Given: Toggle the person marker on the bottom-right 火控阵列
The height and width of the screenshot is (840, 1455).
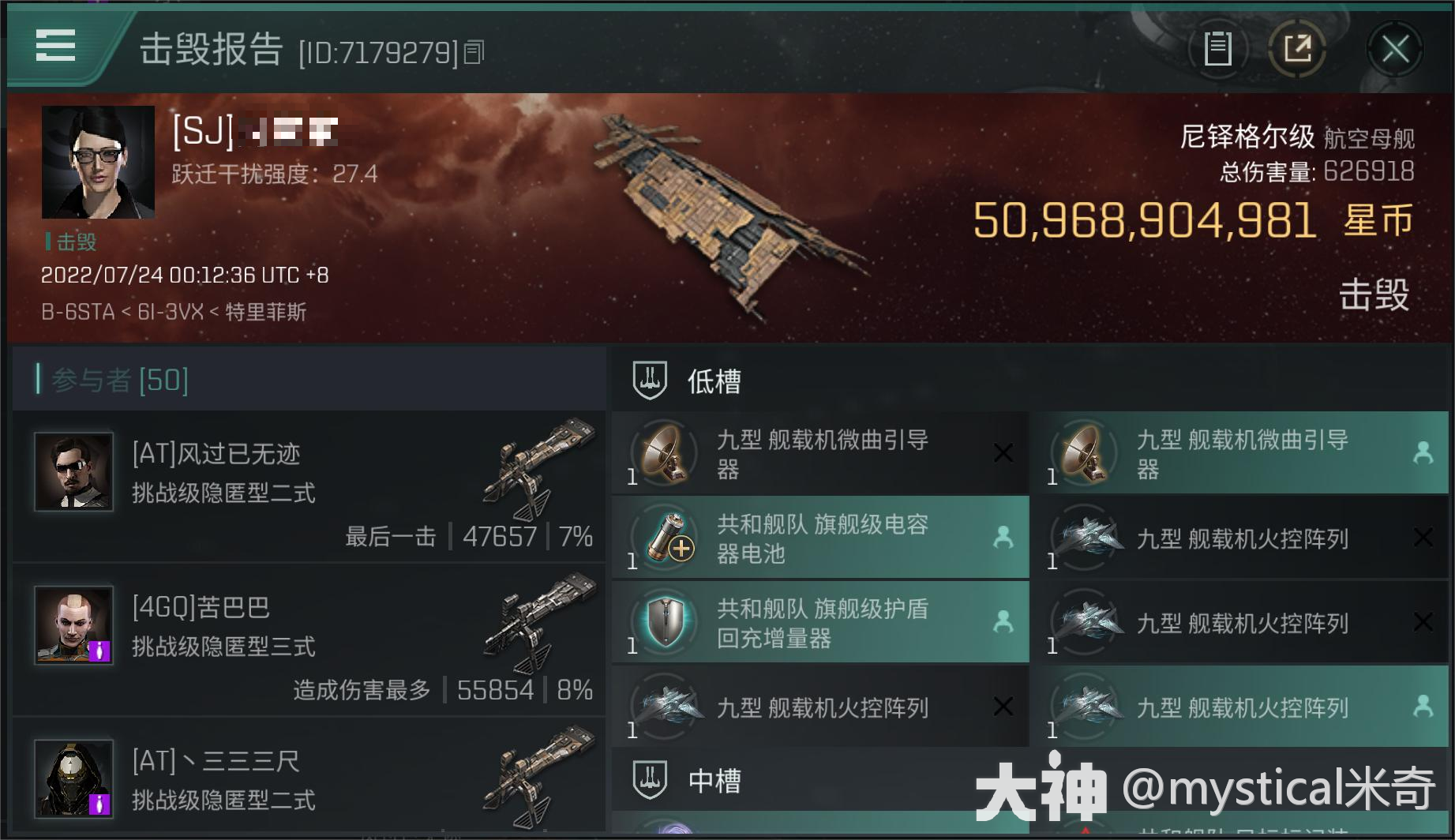Looking at the screenshot, I should pos(1423,708).
